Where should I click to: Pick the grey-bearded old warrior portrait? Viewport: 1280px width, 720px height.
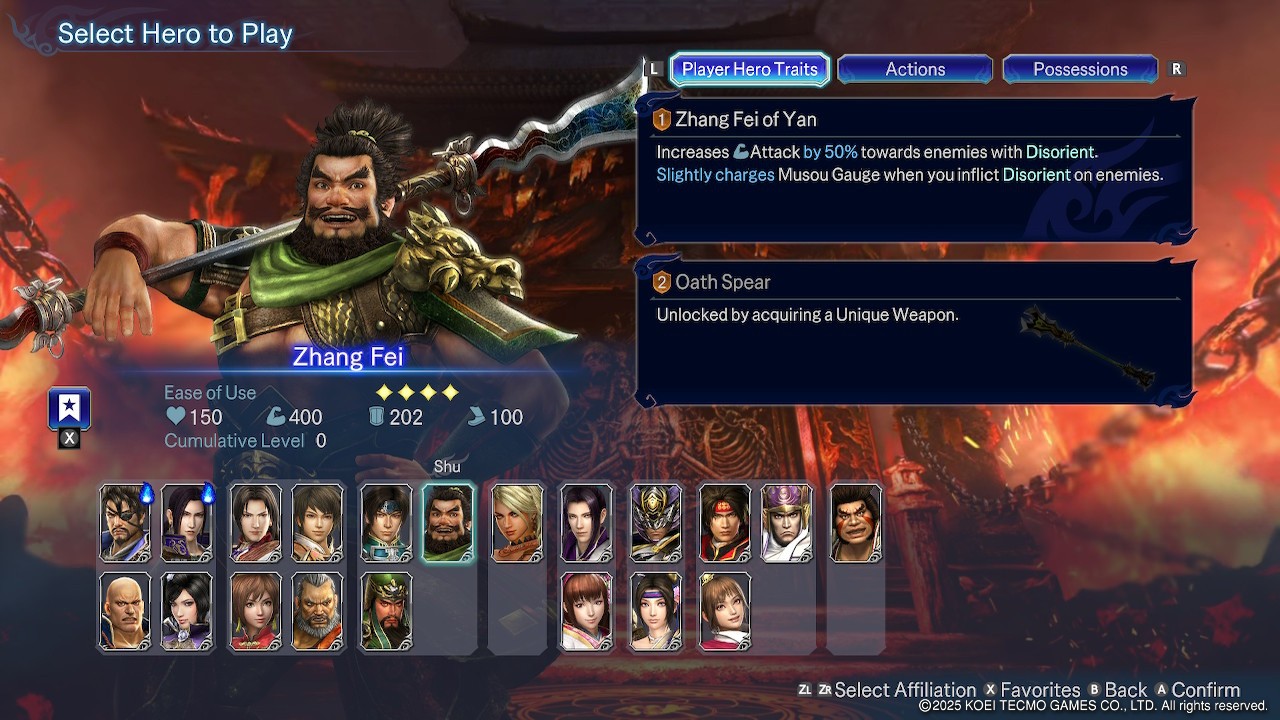[x=318, y=610]
